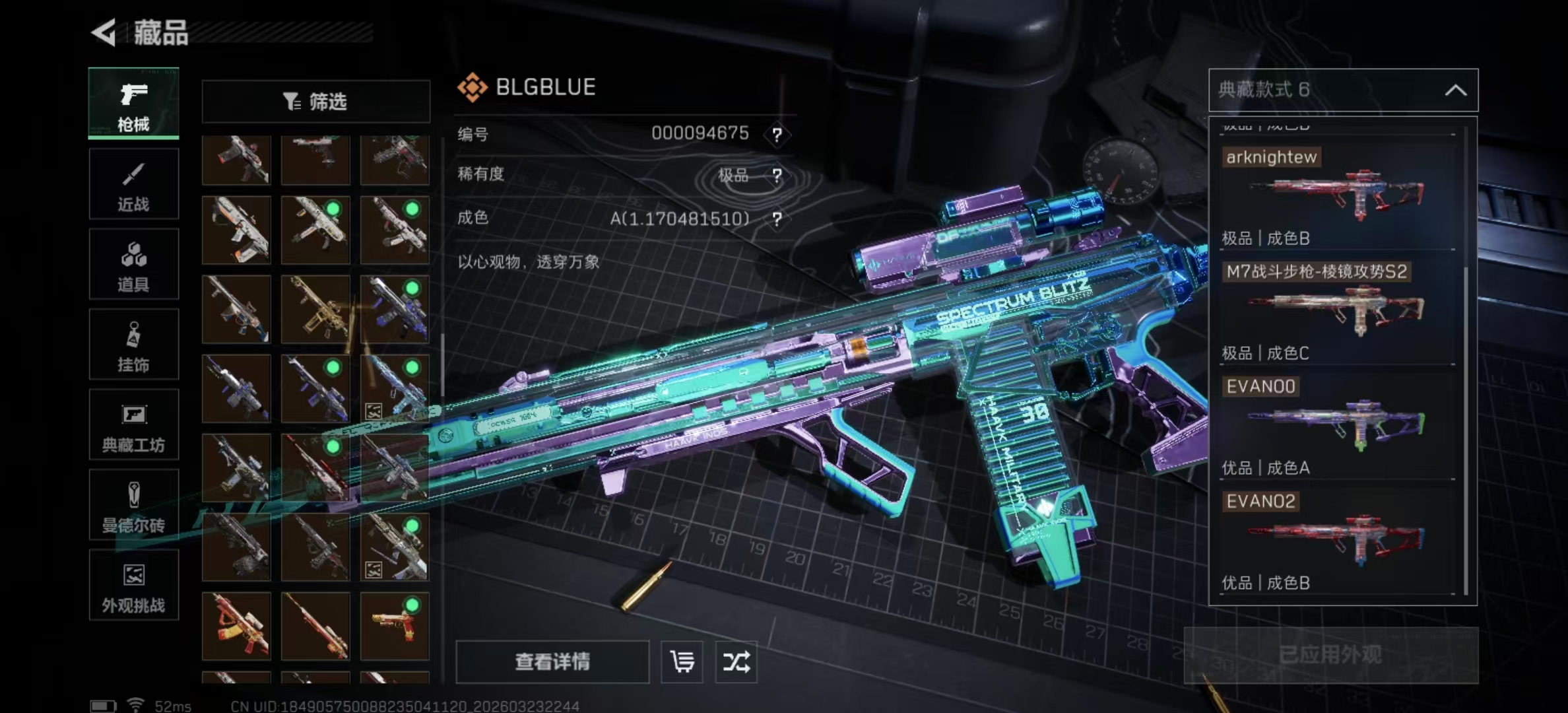Click the shuffle arrows button
This screenshot has width=1568, height=713.
(x=736, y=662)
